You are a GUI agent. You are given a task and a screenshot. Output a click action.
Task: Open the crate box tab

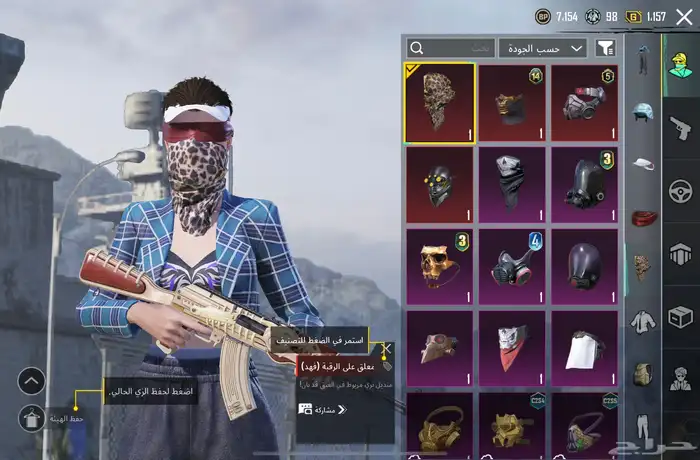click(680, 316)
